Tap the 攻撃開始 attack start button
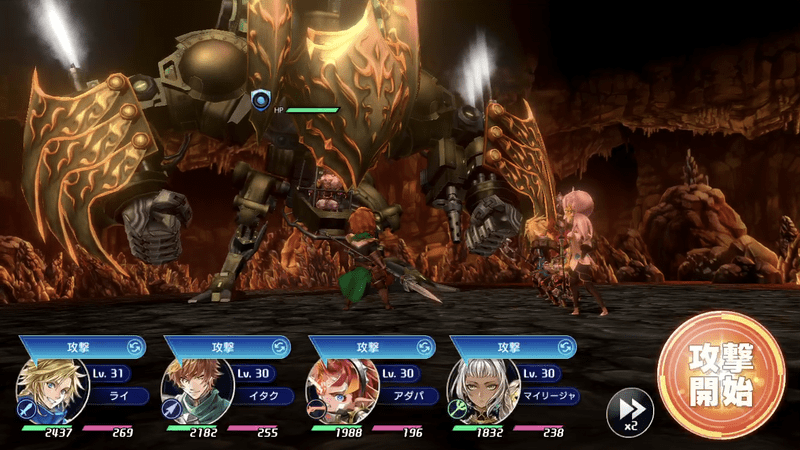 coord(721,374)
